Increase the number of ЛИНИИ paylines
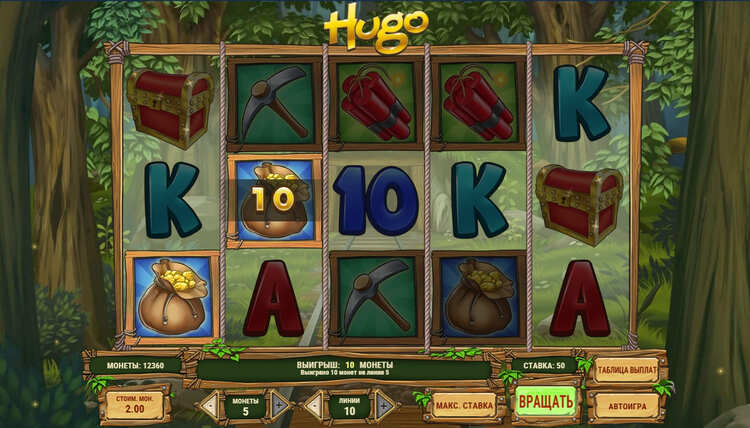This screenshot has width=750, height=428. (384, 406)
